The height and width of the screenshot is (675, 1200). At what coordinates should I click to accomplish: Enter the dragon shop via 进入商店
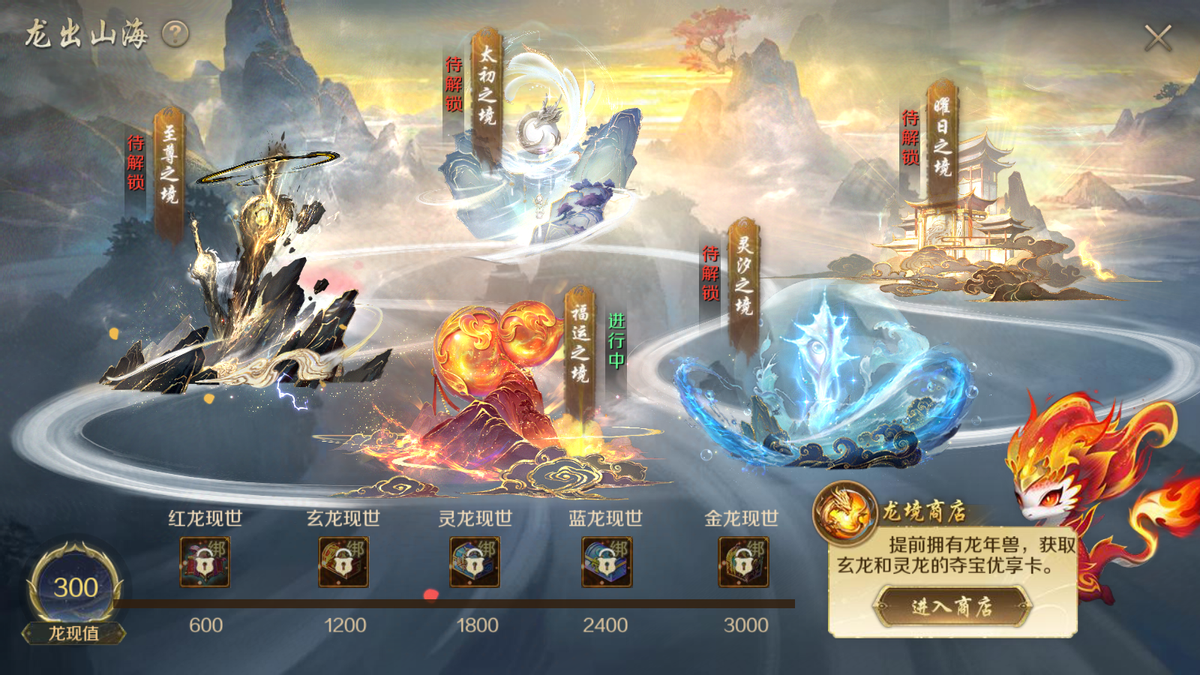(951, 606)
